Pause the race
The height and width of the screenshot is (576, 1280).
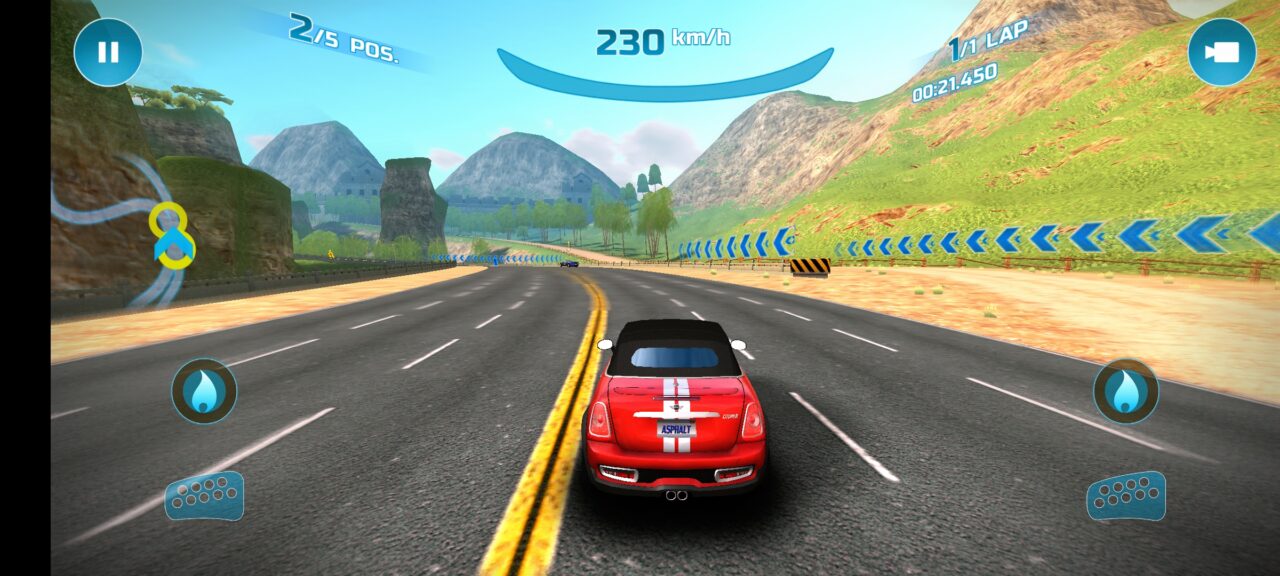click(108, 52)
